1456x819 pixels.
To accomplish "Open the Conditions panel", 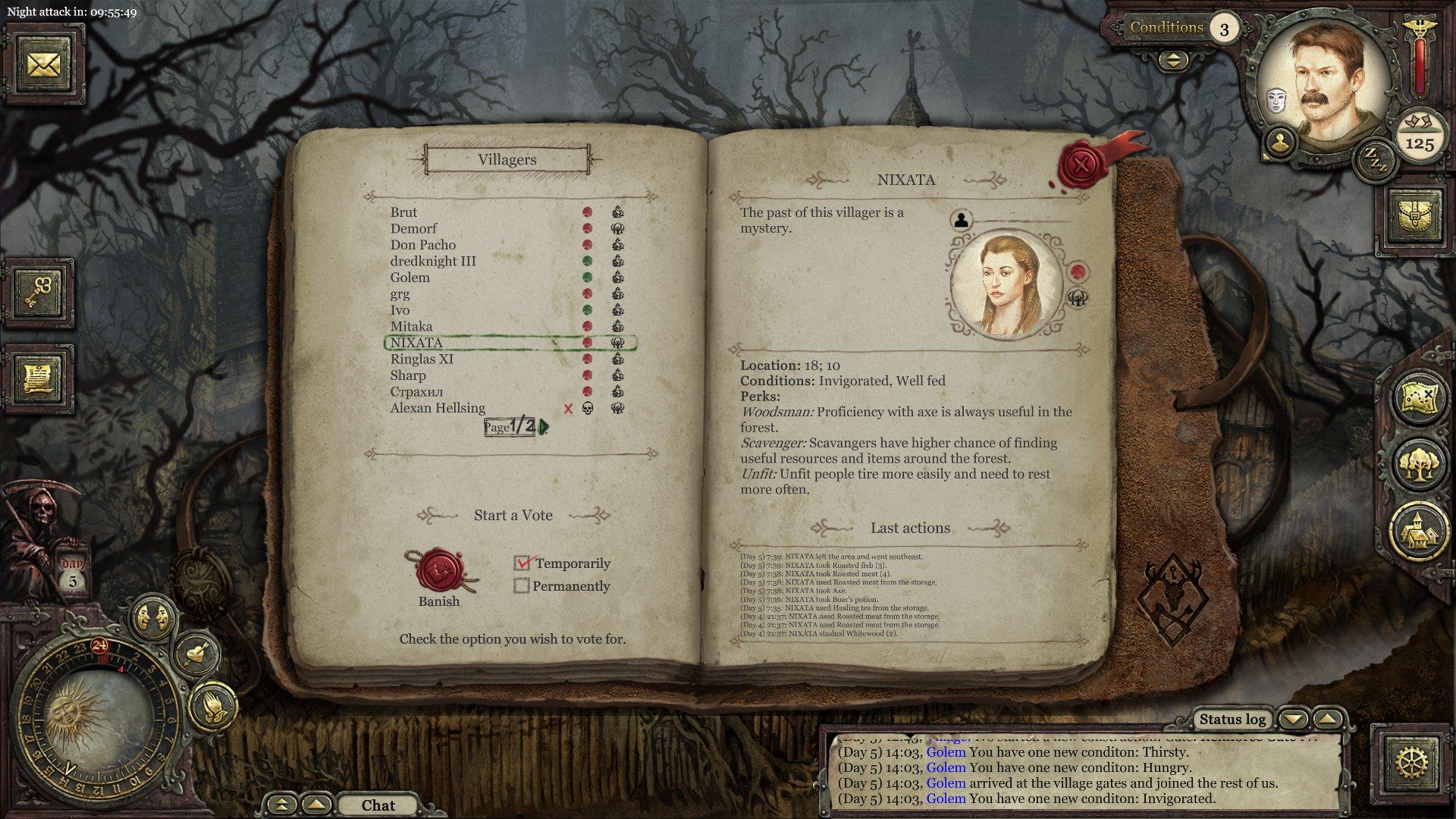I will tap(1166, 28).
